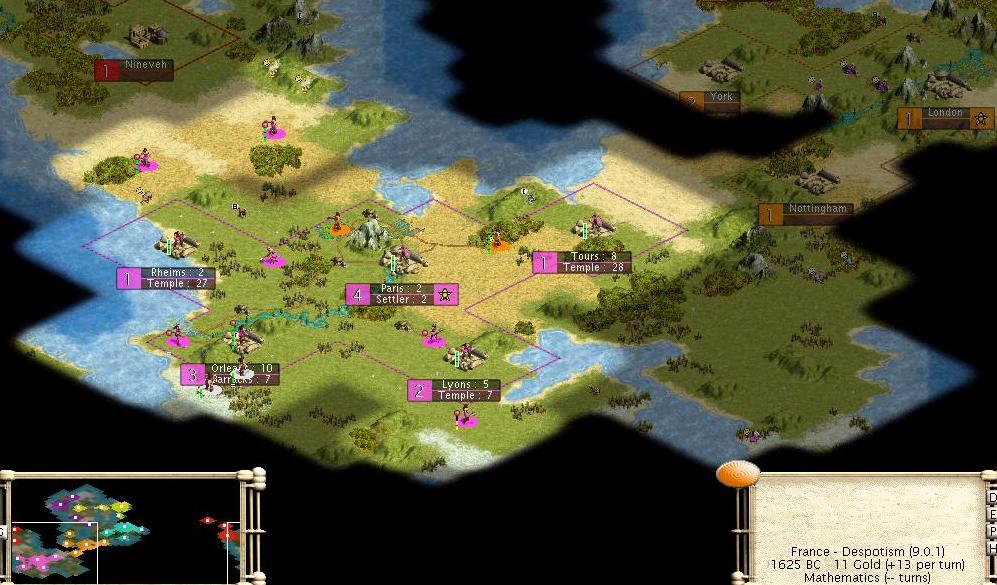Click the world minimap
This screenshot has width=997, height=585.
pos(122,528)
